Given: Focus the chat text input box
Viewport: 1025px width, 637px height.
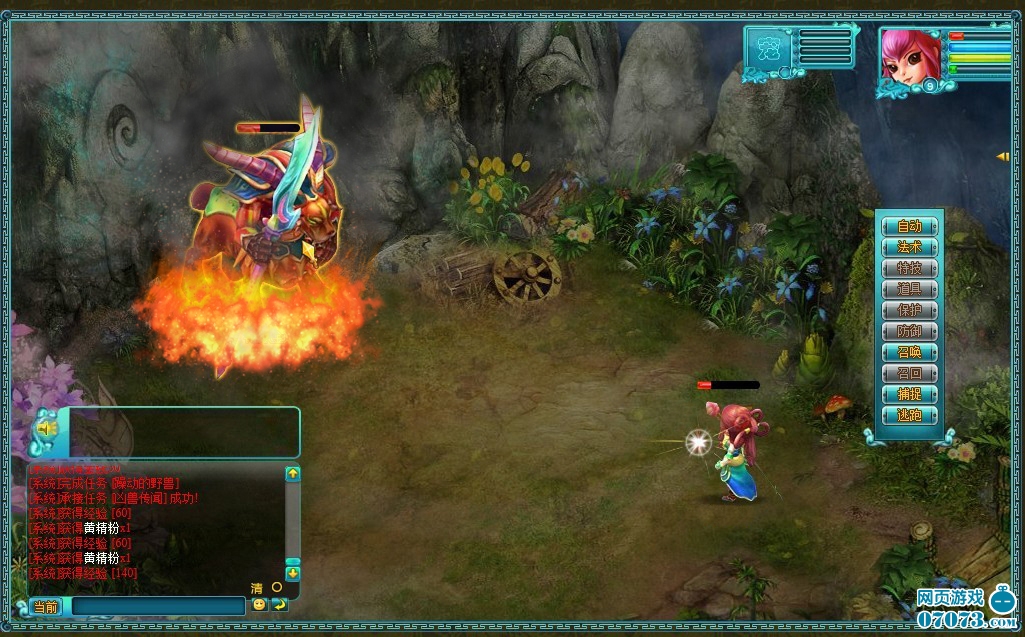Looking at the screenshot, I should pyautogui.click(x=158, y=606).
